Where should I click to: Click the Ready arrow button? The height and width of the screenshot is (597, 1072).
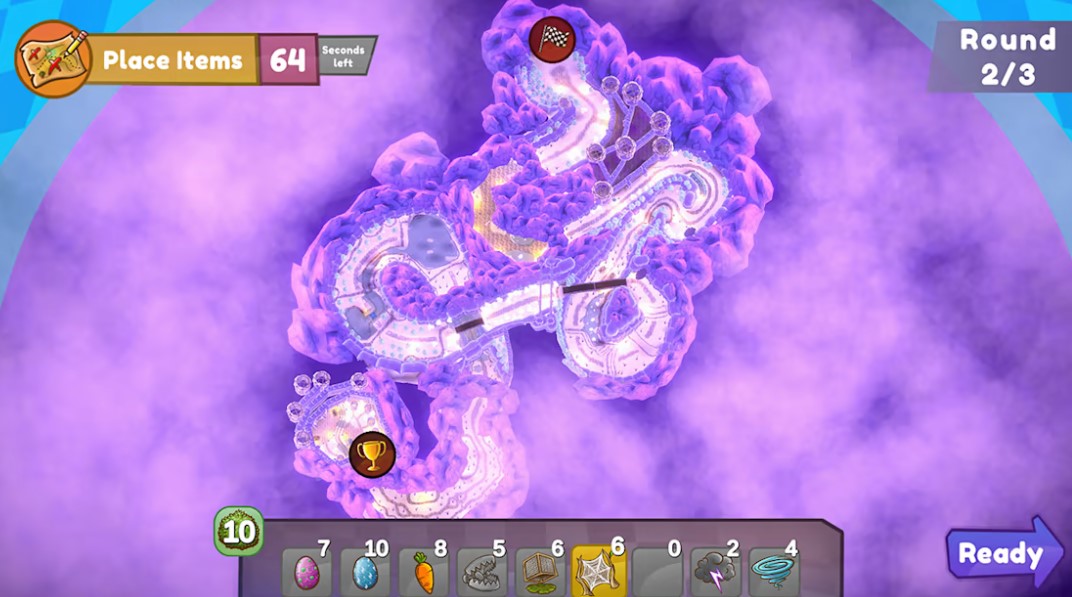pyautogui.click(x=1002, y=552)
